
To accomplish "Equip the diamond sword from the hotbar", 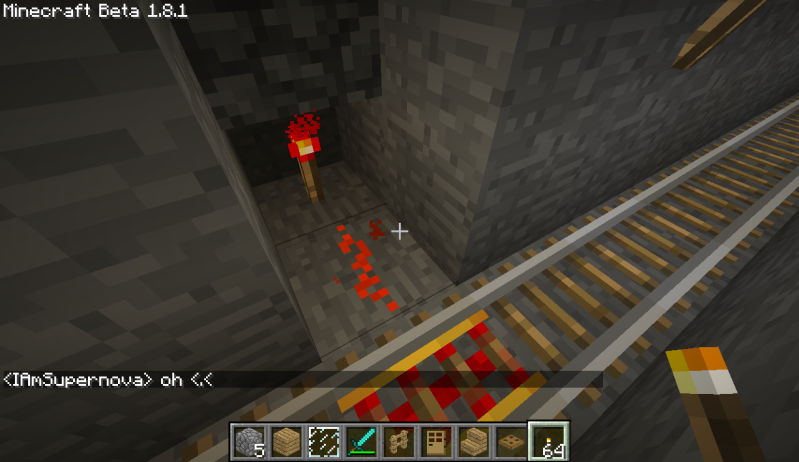I will pyautogui.click(x=361, y=441).
